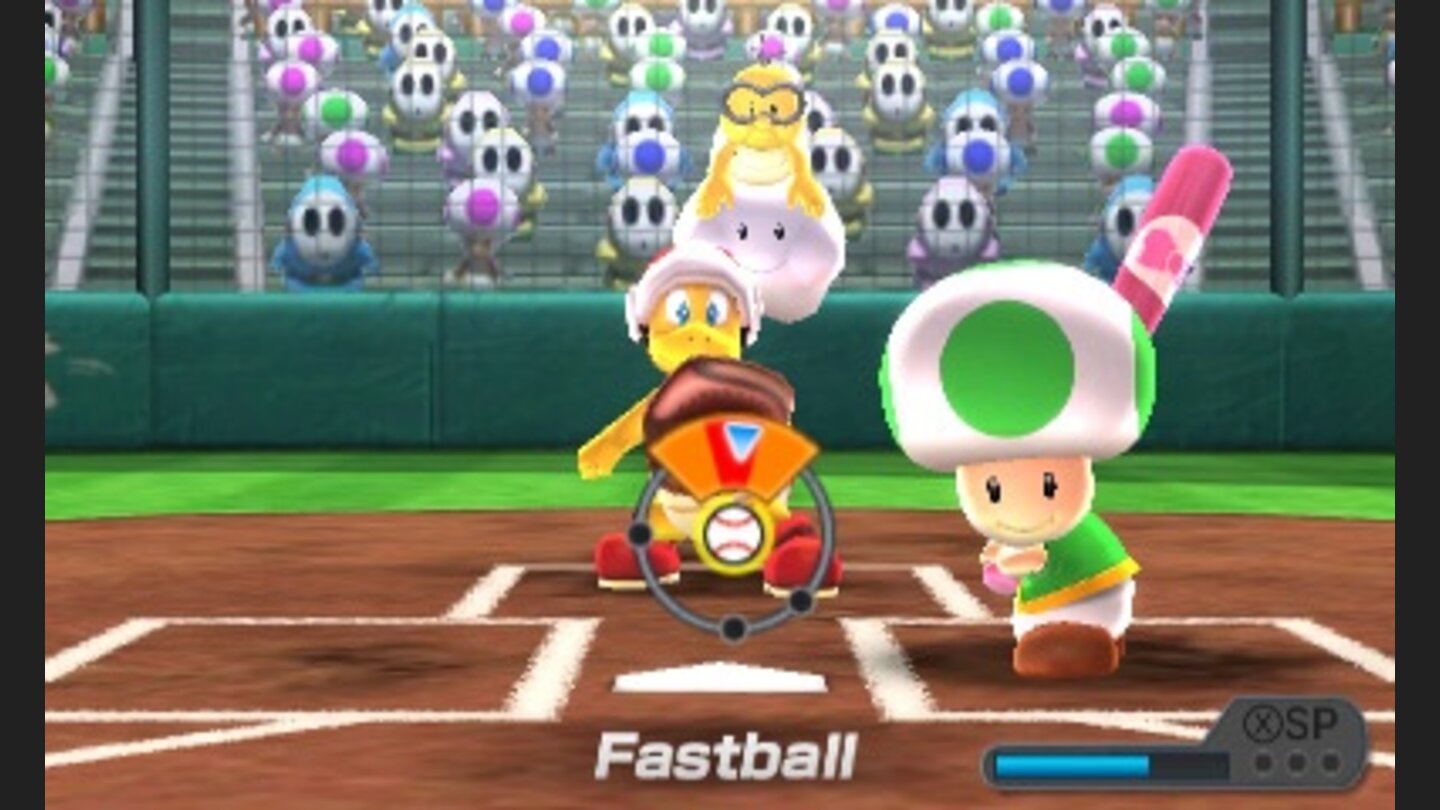Click the SP label on the meter panel
Image resolution: width=1440 pixels, height=810 pixels.
[1312, 722]
